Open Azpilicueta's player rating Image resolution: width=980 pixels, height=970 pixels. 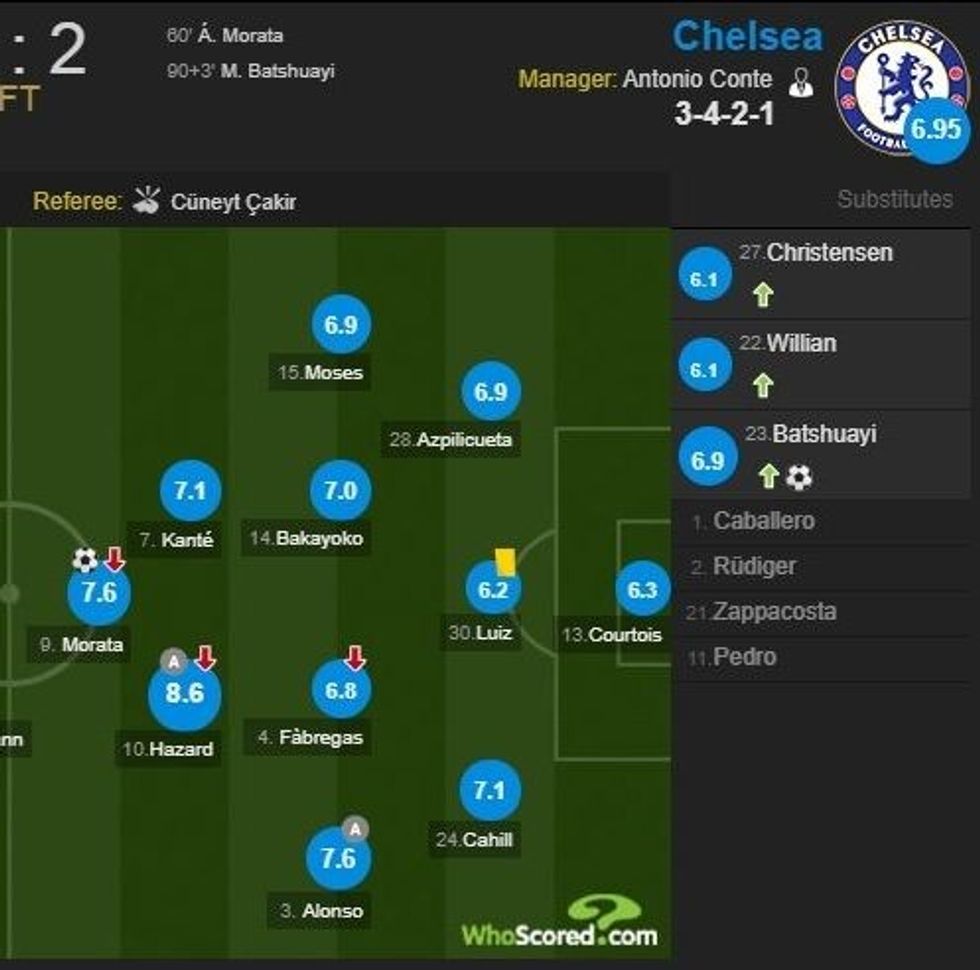[490, 392]
